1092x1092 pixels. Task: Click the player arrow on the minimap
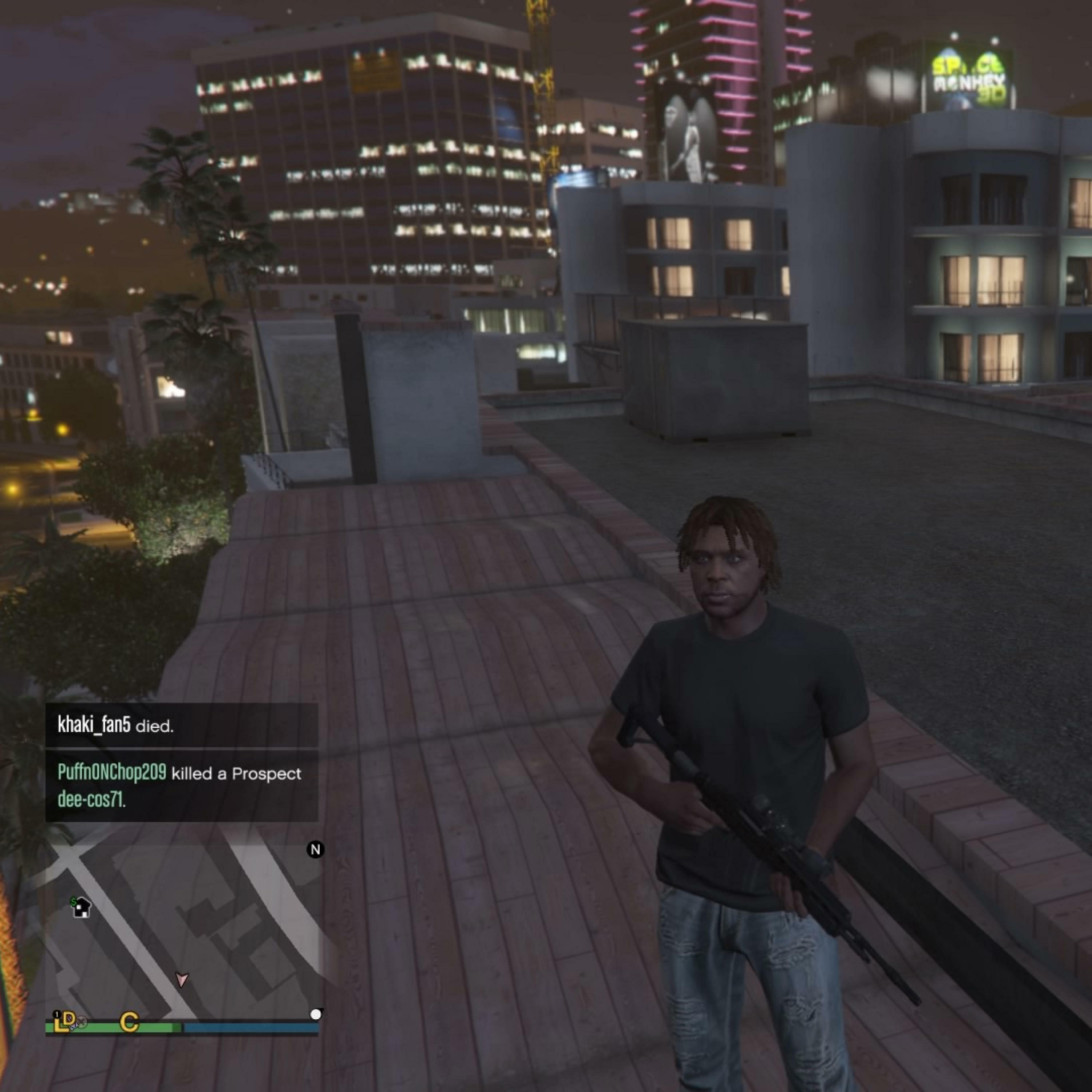pyautogui.click(x=181, y=979)
